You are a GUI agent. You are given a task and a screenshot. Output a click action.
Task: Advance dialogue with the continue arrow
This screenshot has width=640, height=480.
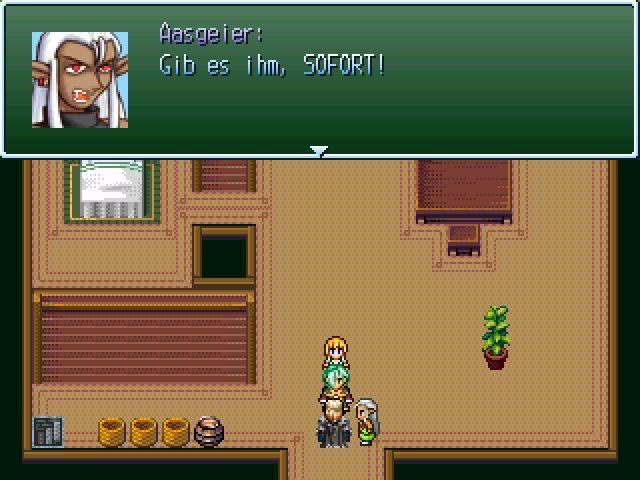click(318, 151)
